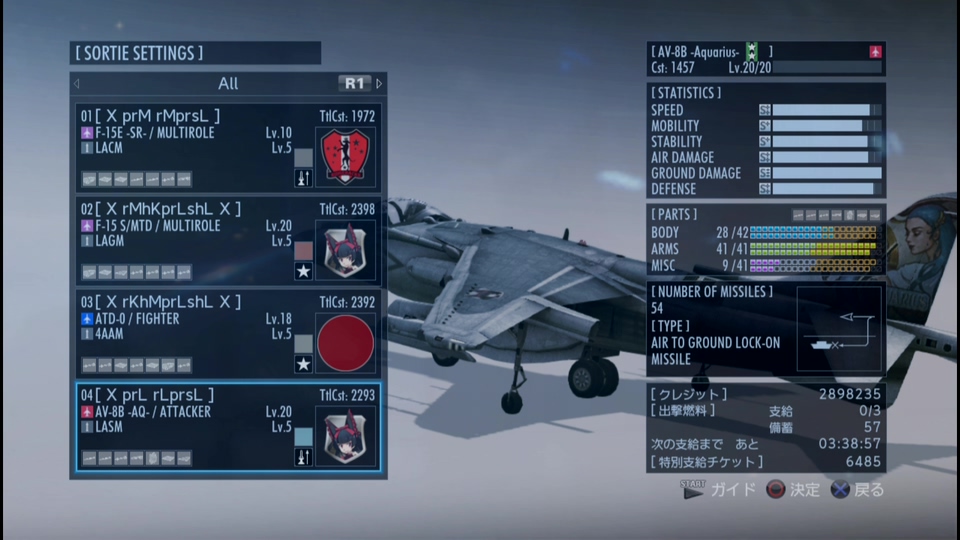Cycle category left with the arrow beside All
Image resolution: width=960 pixels, height=540 pixels.
point(77,83)
